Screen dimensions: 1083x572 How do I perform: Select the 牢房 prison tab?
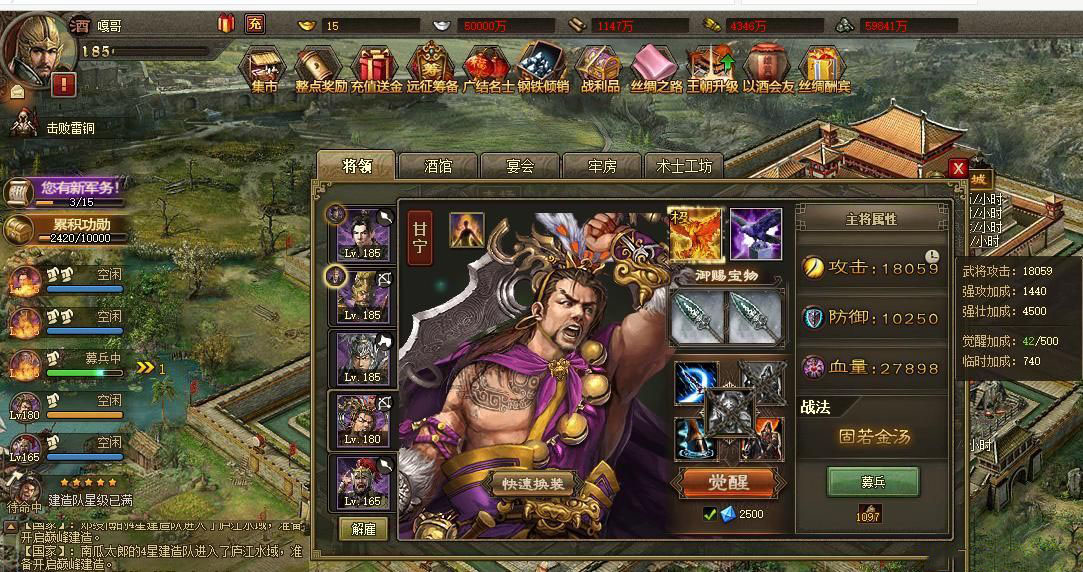[x=602, y=166]
